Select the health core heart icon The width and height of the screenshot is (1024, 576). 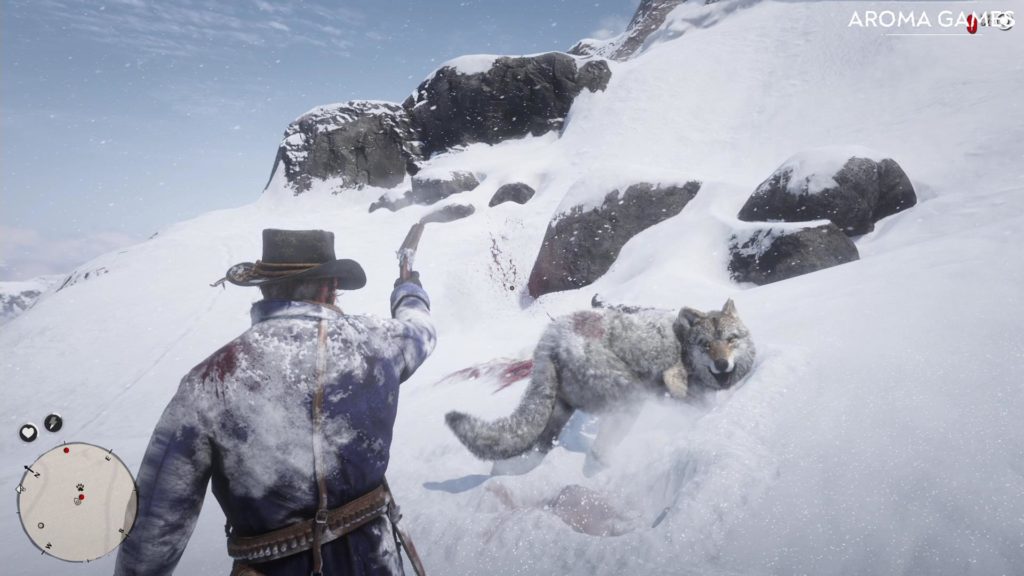(28, 432)
